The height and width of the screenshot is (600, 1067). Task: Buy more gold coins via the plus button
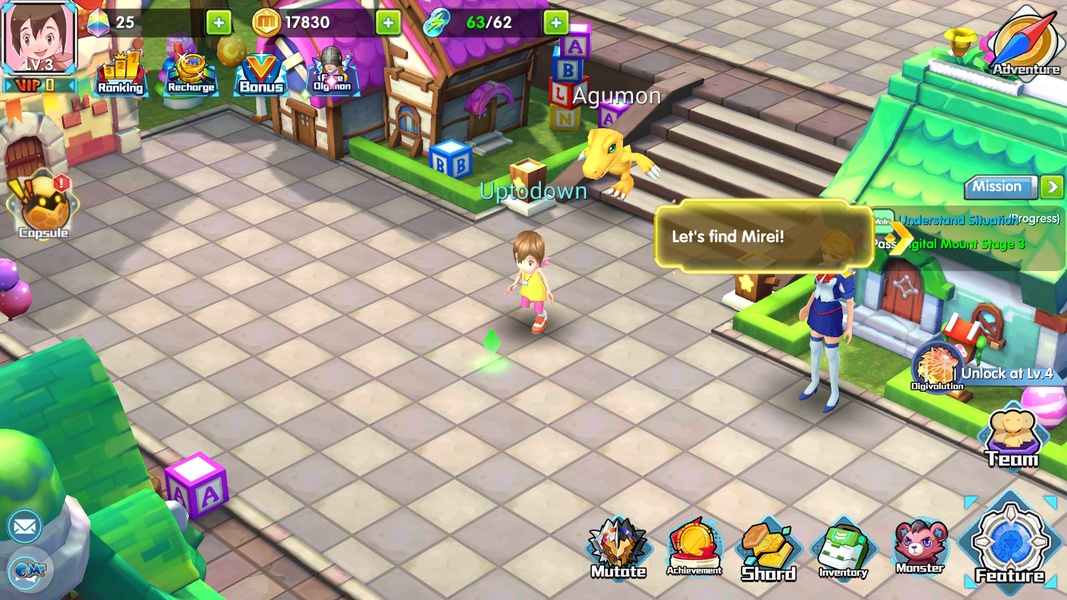tap(388, 22)
